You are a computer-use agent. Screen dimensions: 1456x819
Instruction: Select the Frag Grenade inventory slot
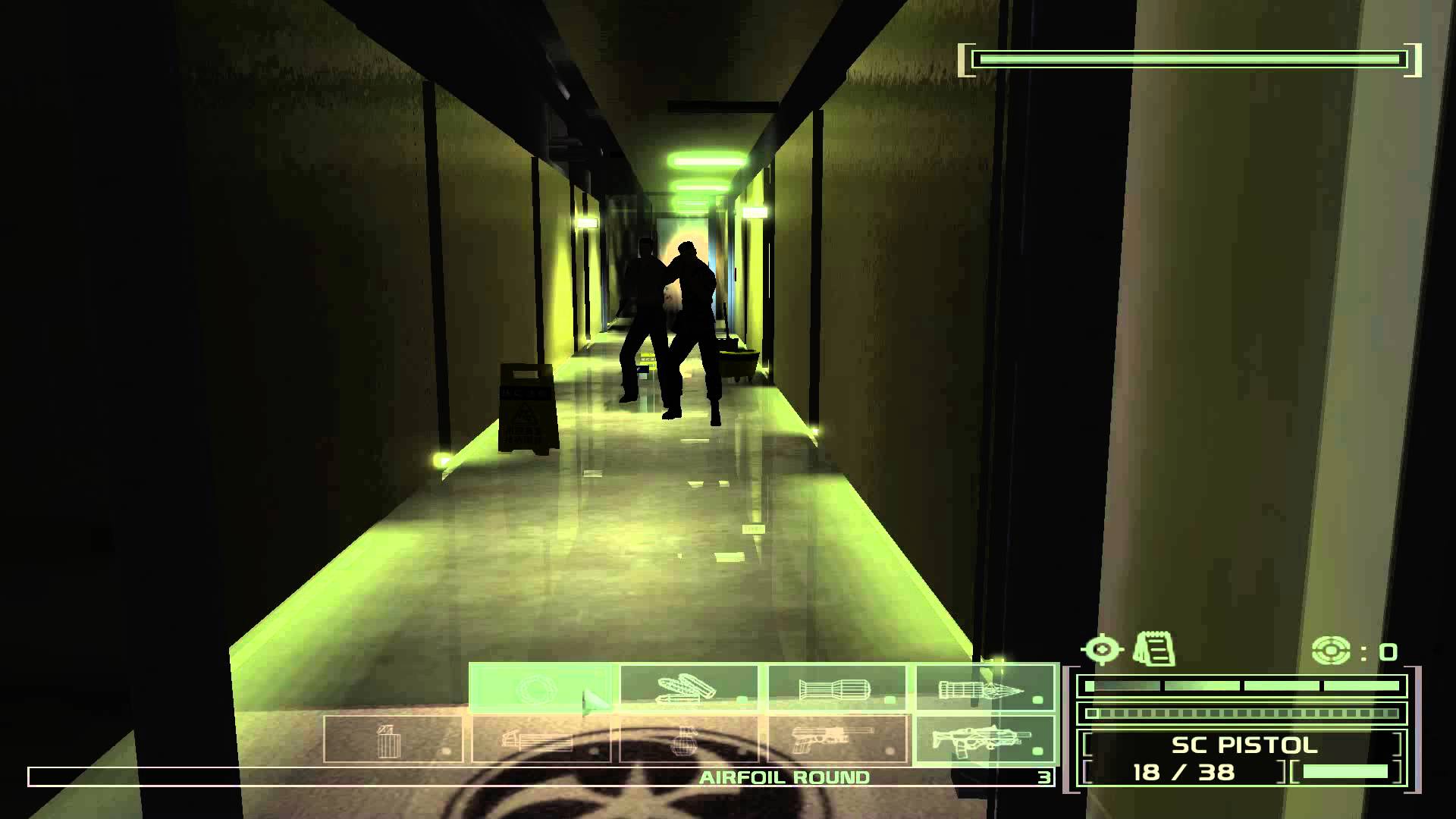[x=686, y=739]
